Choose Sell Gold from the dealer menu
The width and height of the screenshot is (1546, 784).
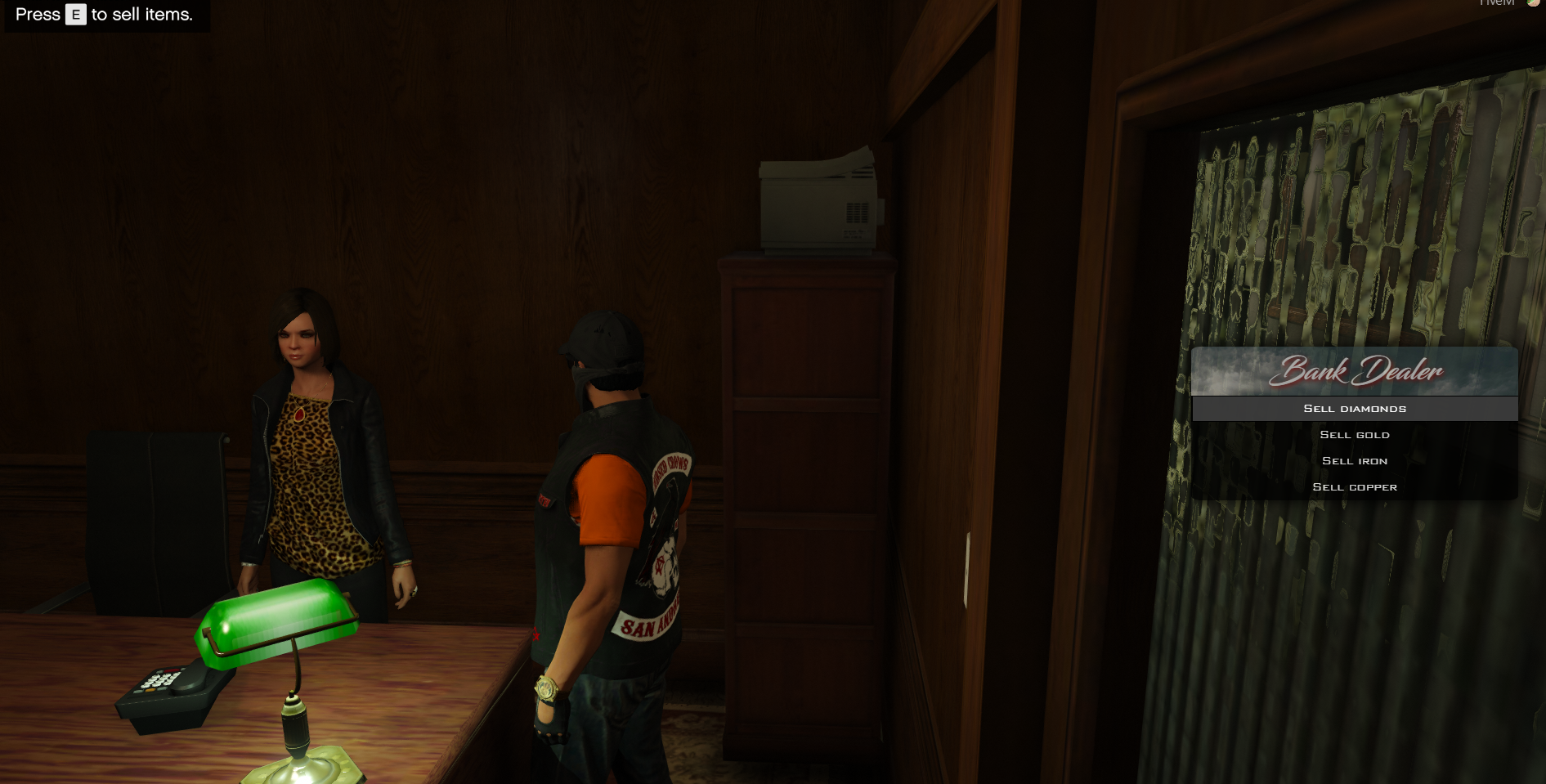[x=1355, y=435]
